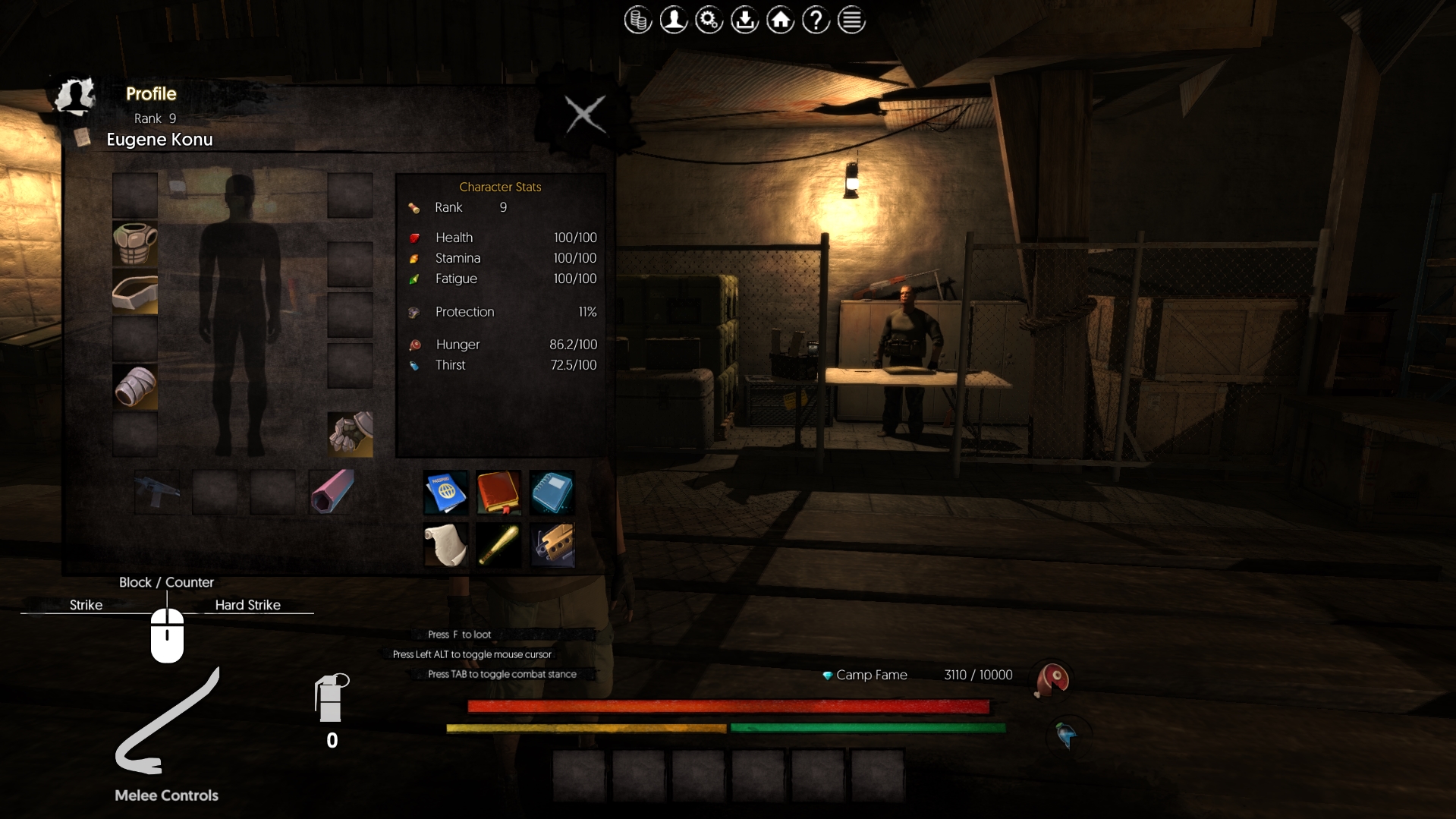This screenshot has width=1456, height=819.
Task: Select the equipped body armor vest slot
Action: click(x=135, y=244)
